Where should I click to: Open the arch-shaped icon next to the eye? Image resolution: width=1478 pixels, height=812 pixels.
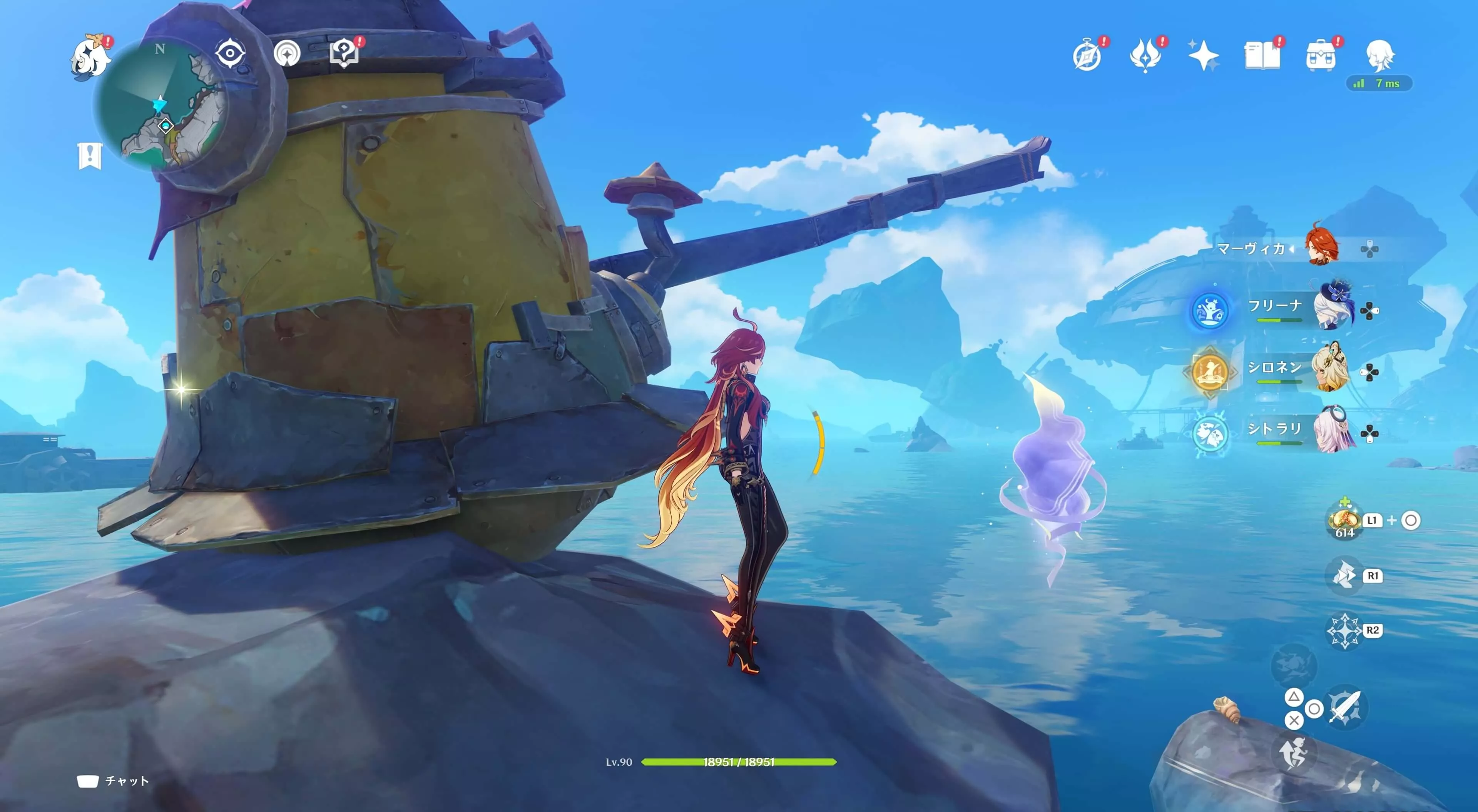[x=287, y=54]
